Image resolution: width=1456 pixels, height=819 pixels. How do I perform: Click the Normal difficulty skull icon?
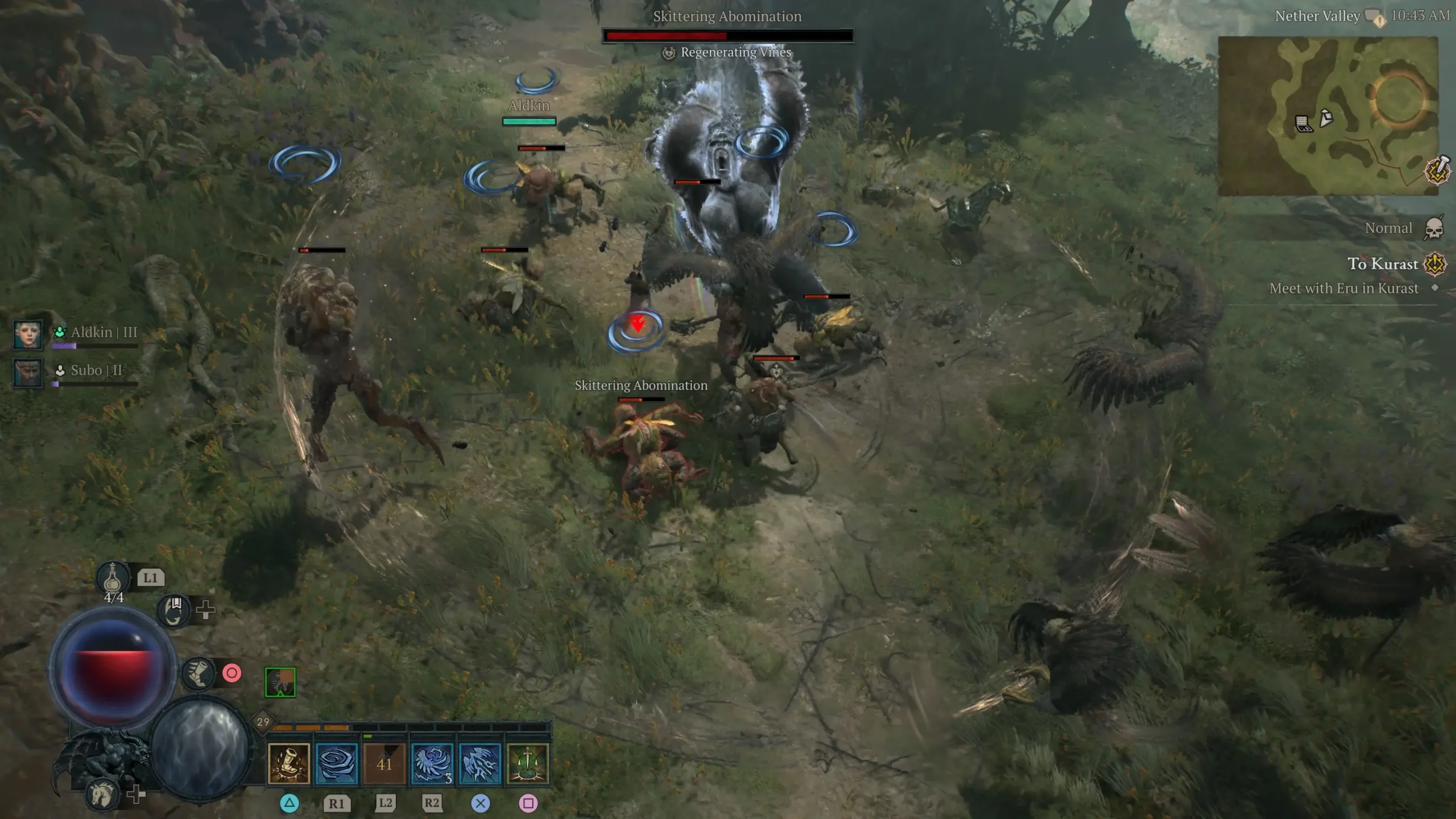tap(1434, 229)
